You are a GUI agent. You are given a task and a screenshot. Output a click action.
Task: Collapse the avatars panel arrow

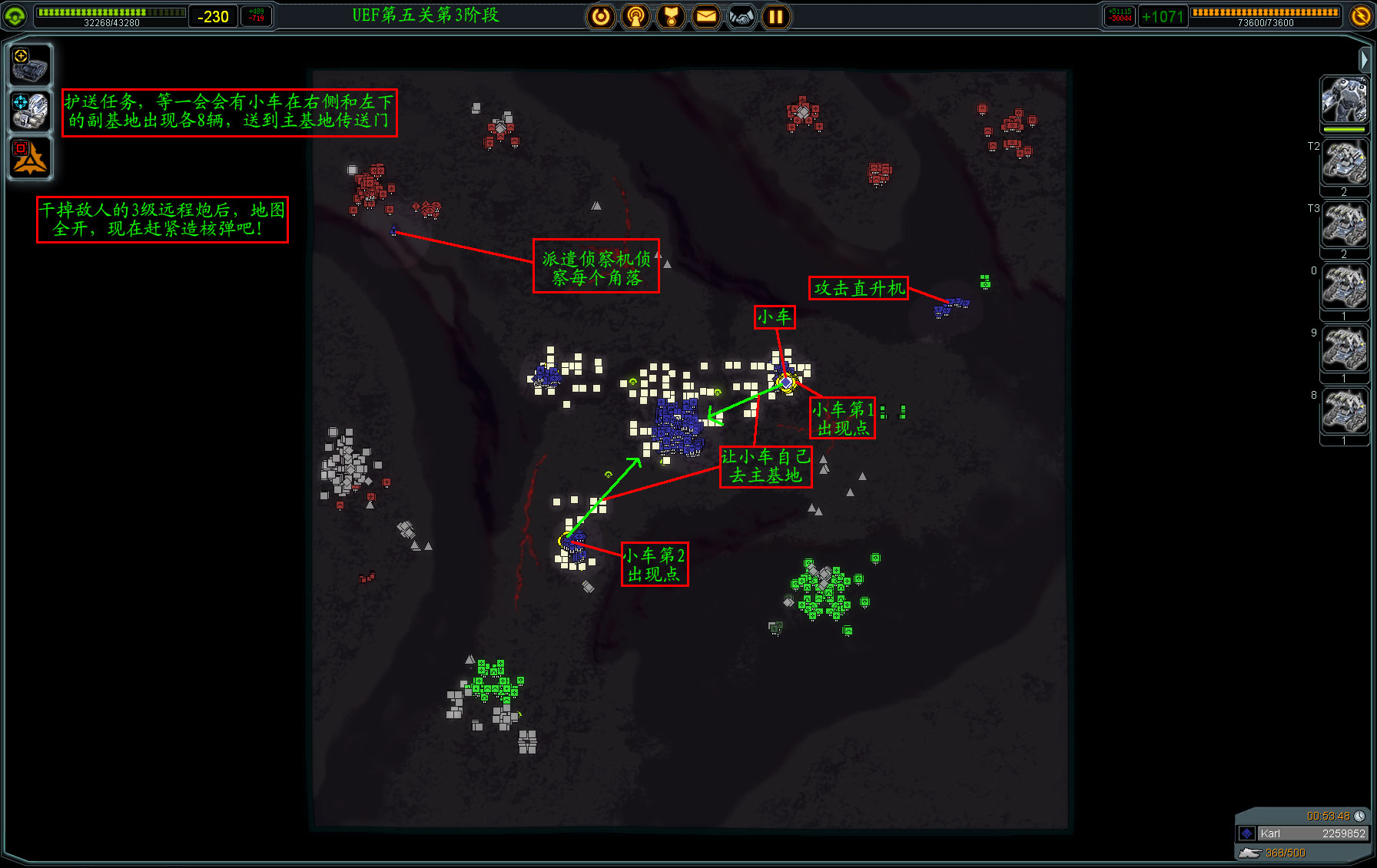[x=1364, y=59]
